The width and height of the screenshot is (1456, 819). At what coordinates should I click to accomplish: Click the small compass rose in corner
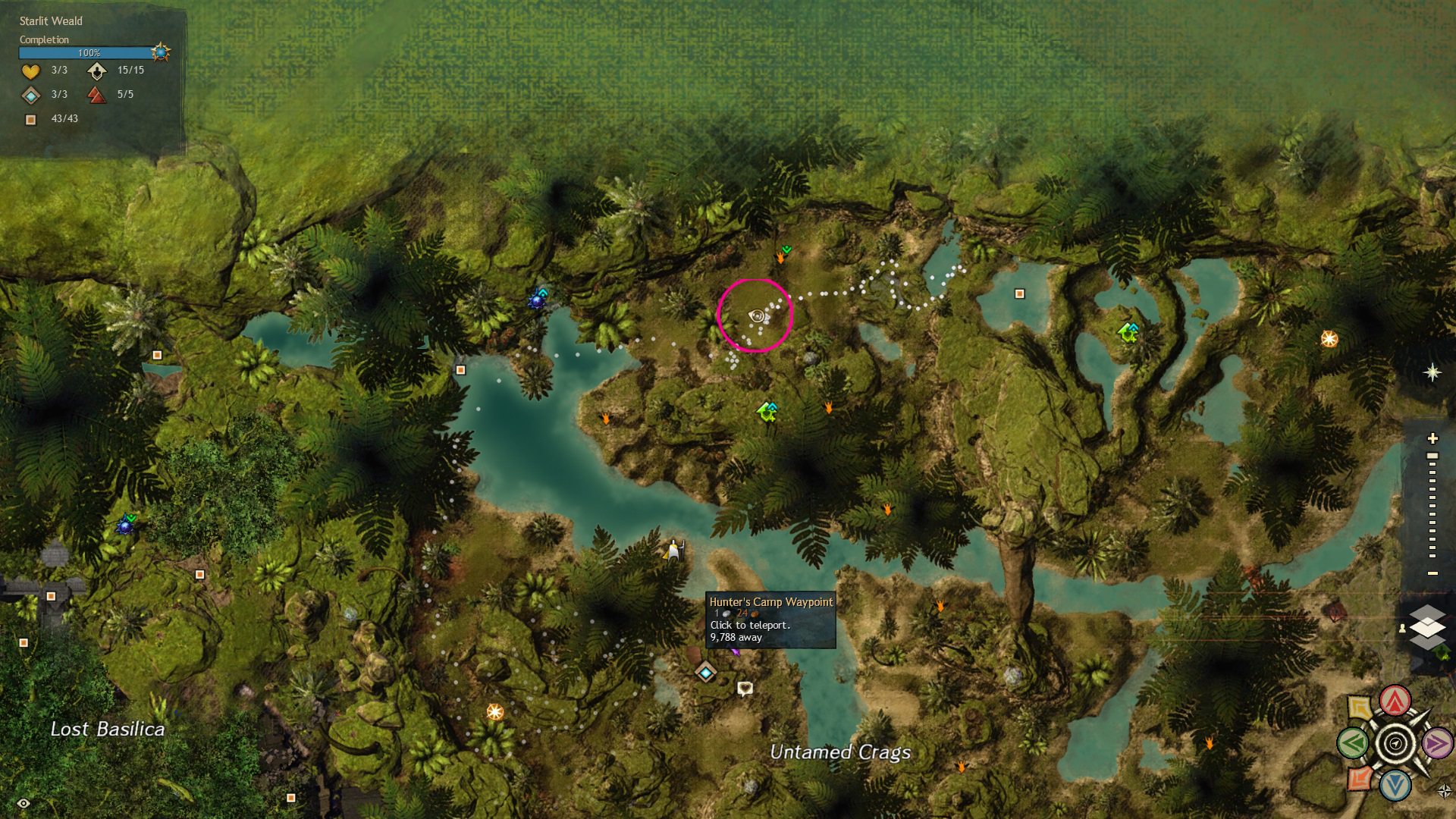pyautogui.click(x=1445, y=792)
